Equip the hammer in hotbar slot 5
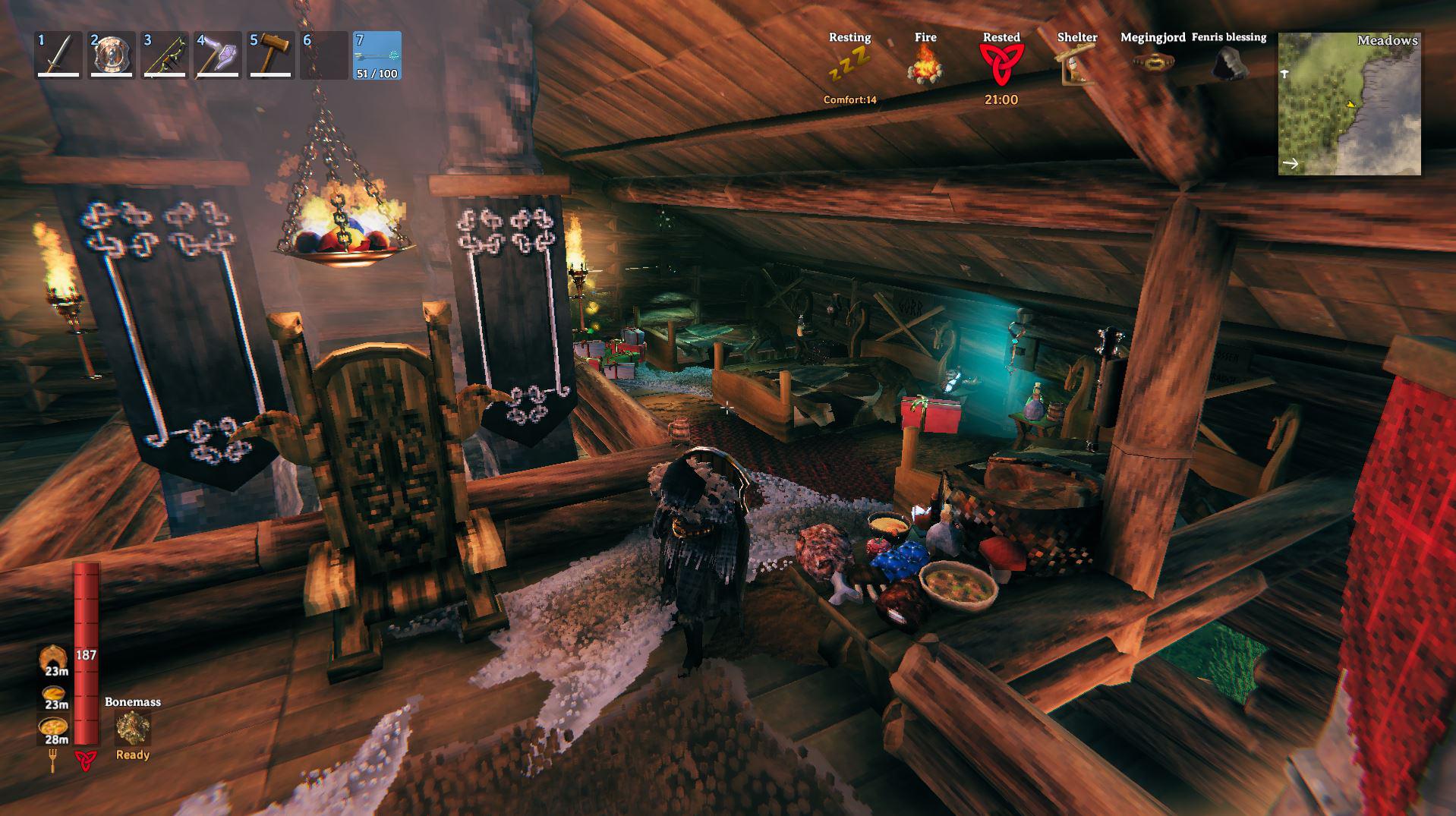The height and width of the screenshot is (816, 1456). 269,56
